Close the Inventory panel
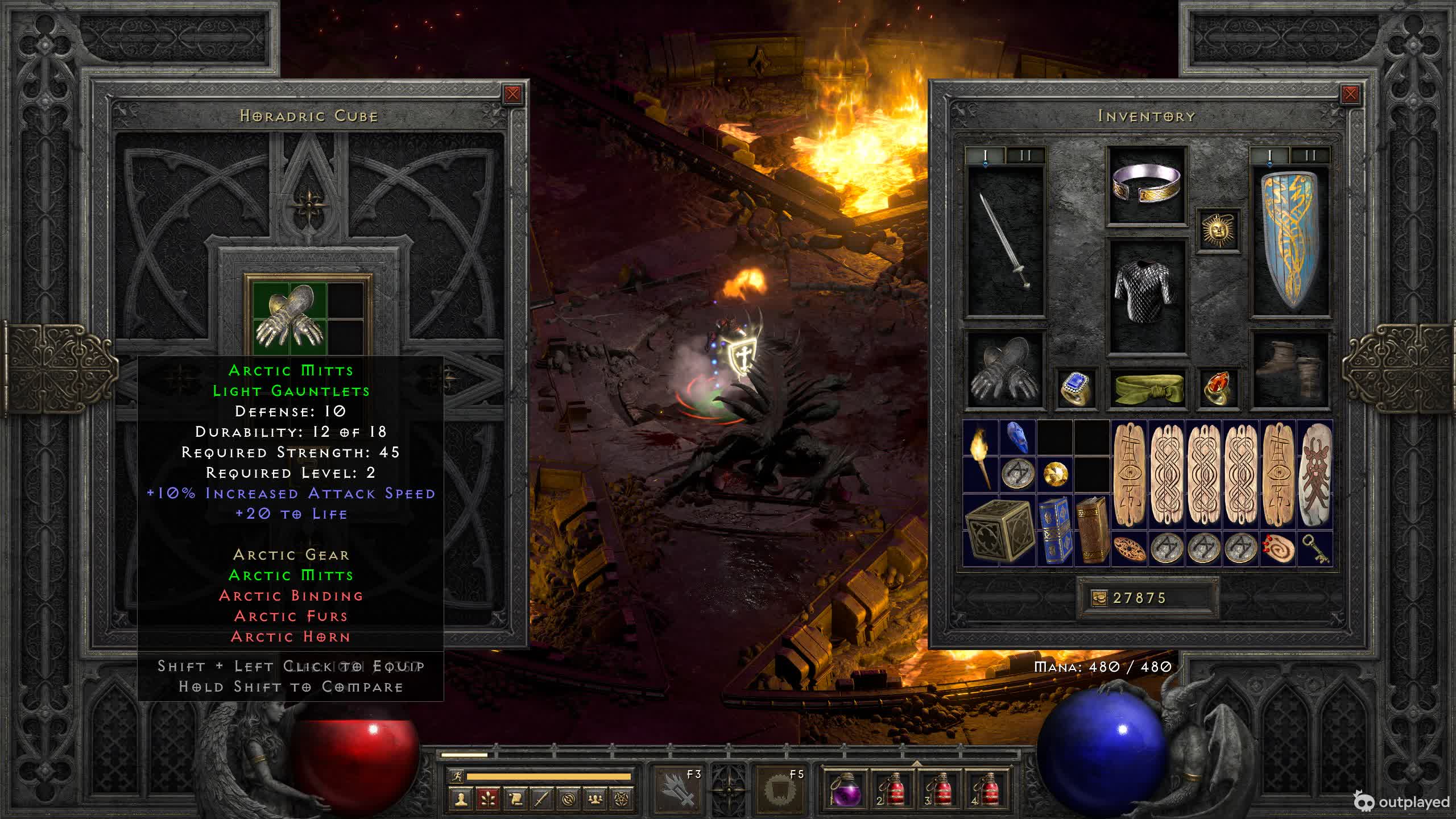The height and width of the screenshot is (819, 1456). coord(1350,94)
